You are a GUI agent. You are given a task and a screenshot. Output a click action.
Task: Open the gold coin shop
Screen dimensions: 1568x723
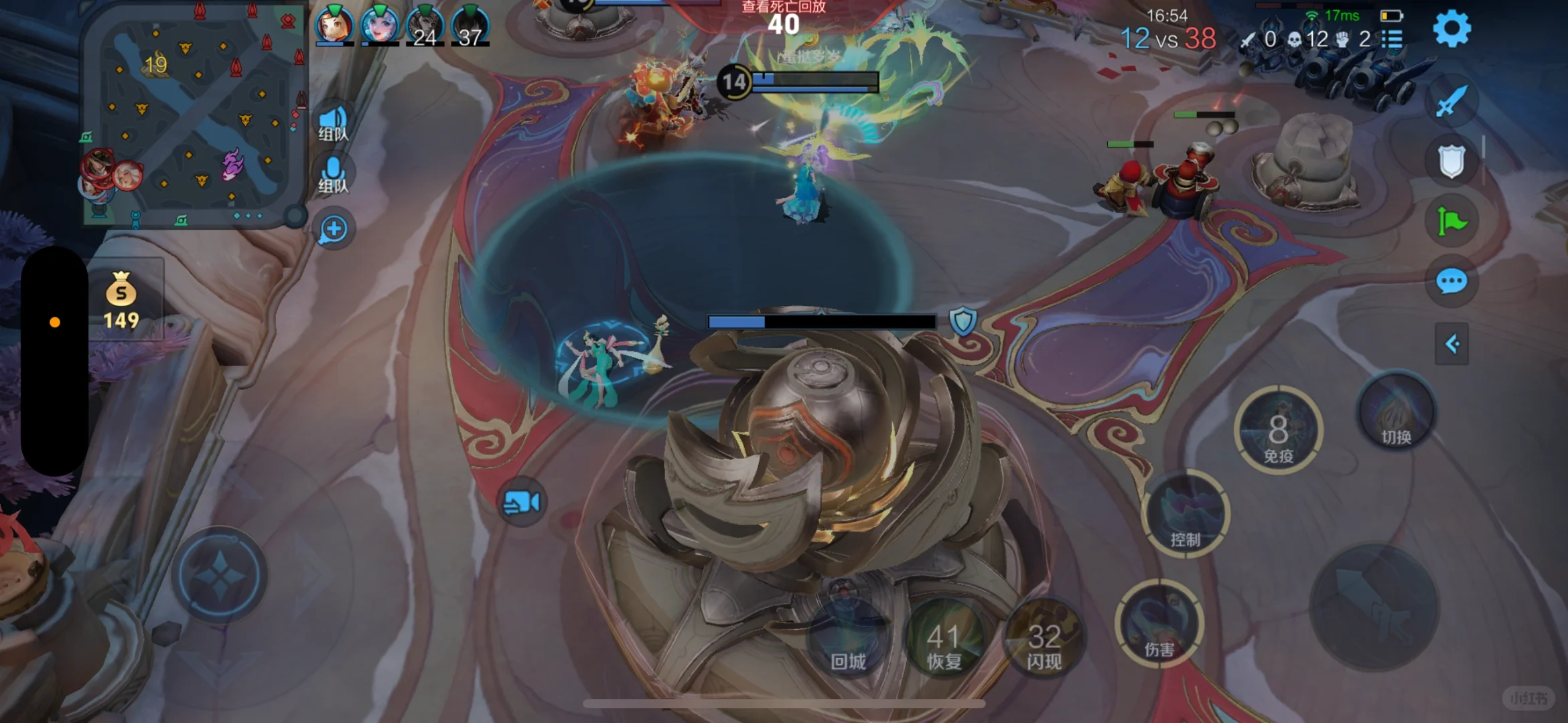[x=121, y=300]
